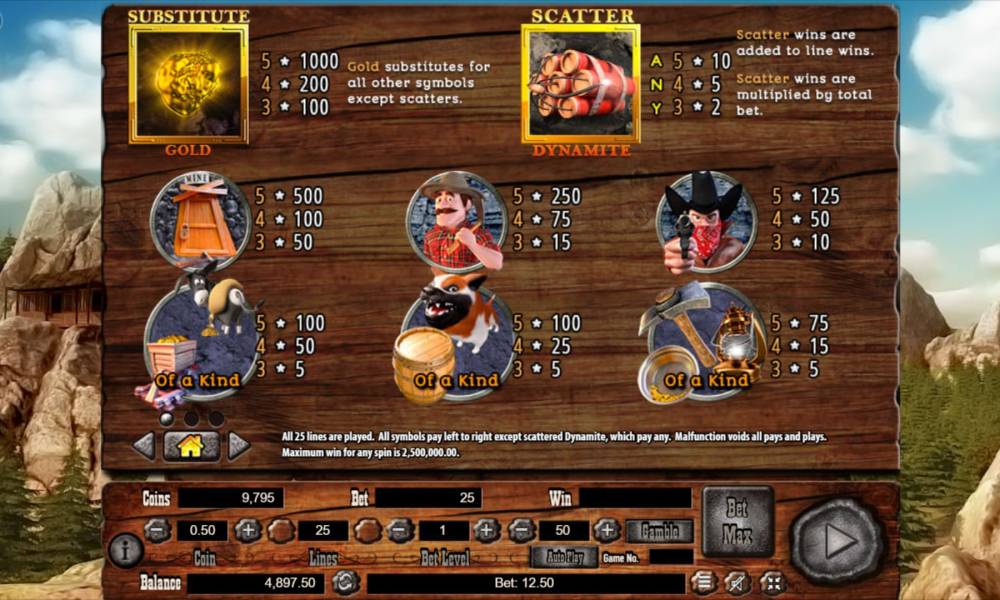Lower the bet level with minus
Image resolution: width=1000 pixels, height=600 pixels.
pos(400,531)
